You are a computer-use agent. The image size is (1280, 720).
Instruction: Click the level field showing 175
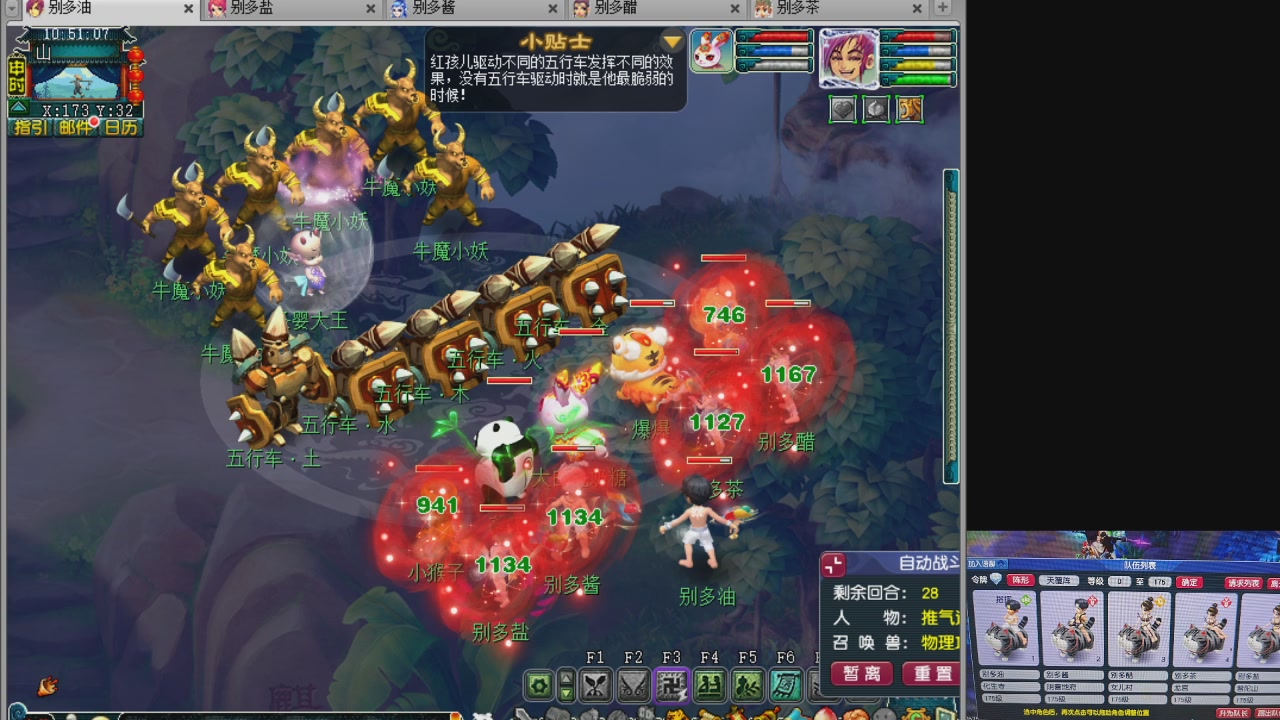1159,580
